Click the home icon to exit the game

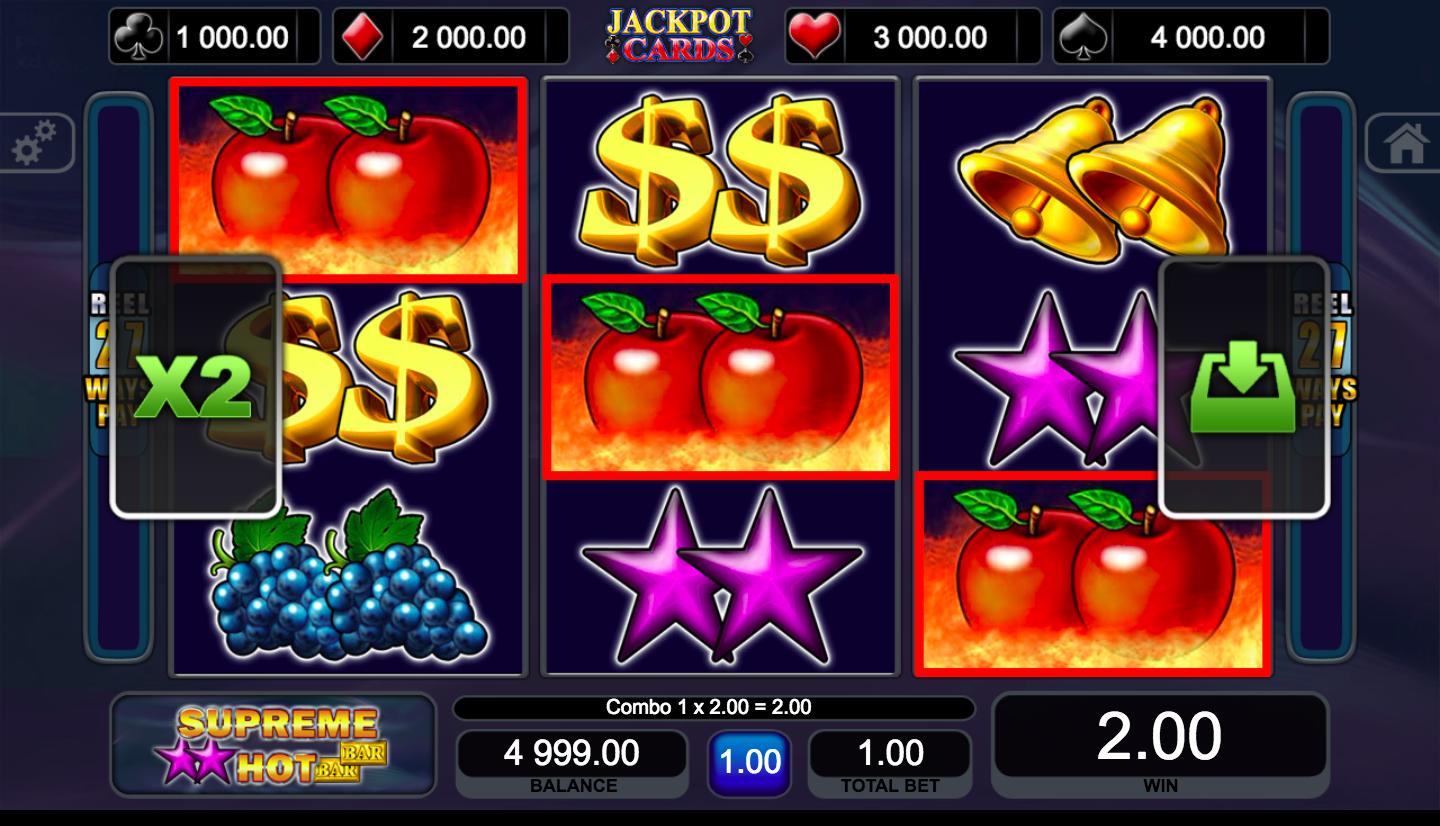point(1408,143)
